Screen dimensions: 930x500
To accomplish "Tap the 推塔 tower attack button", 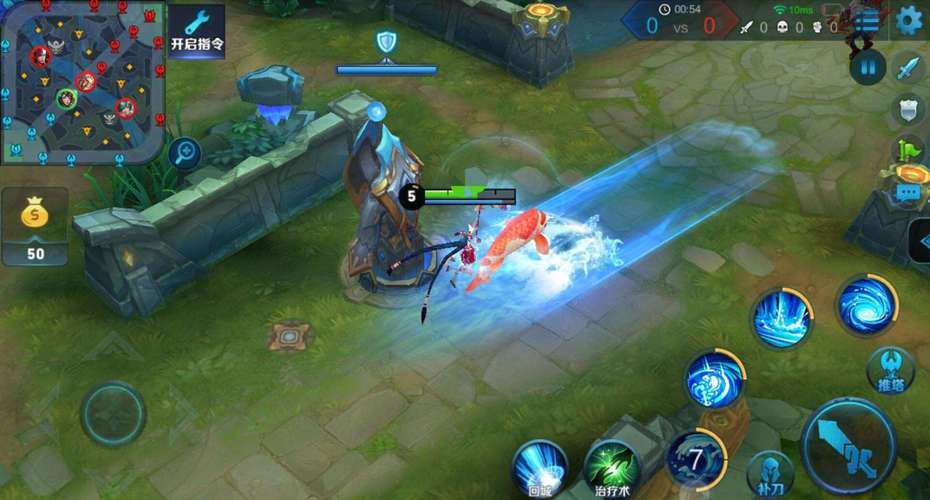I will (x=890, y=369).
